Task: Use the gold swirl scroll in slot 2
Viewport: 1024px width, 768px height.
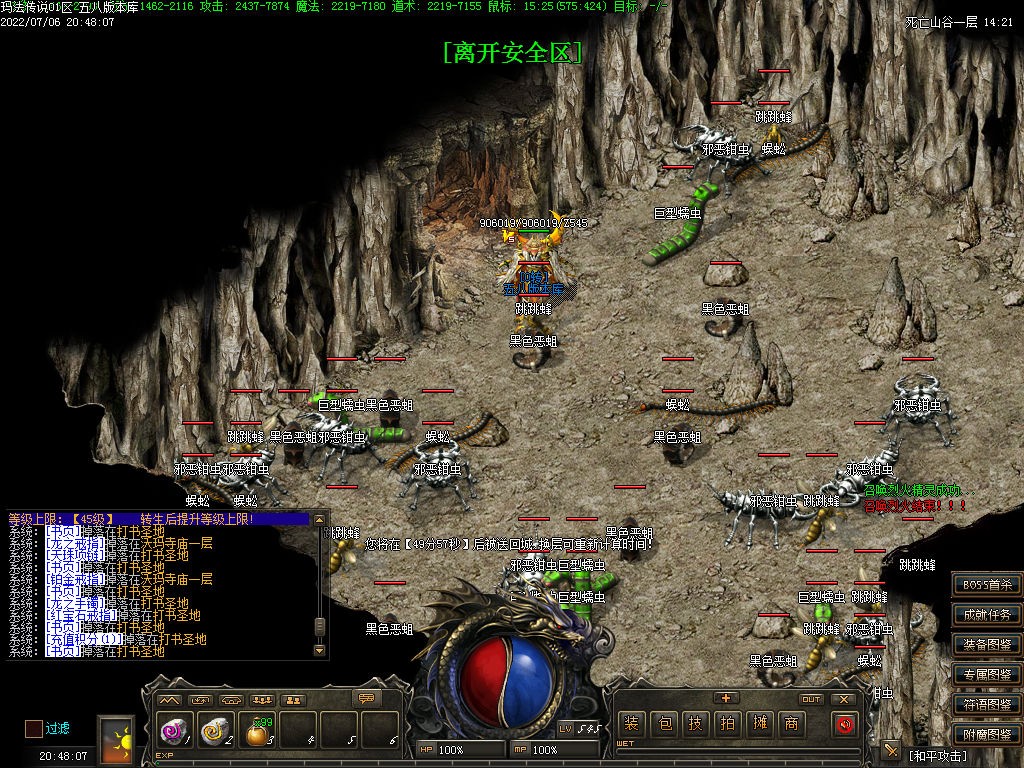Action: click(x=214, y=733)
